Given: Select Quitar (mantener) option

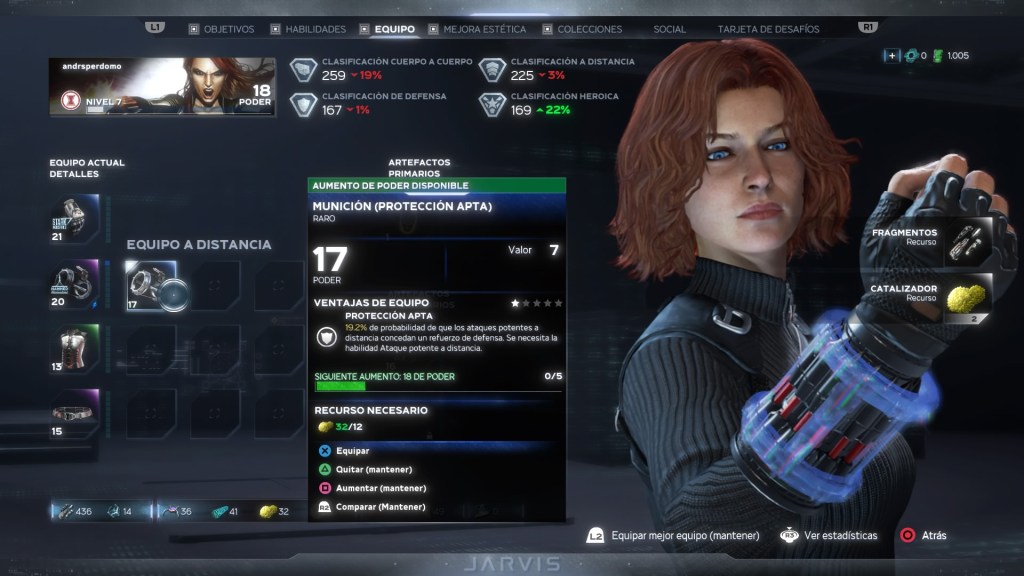Looking at the screenshot, I should coord(373,469).
